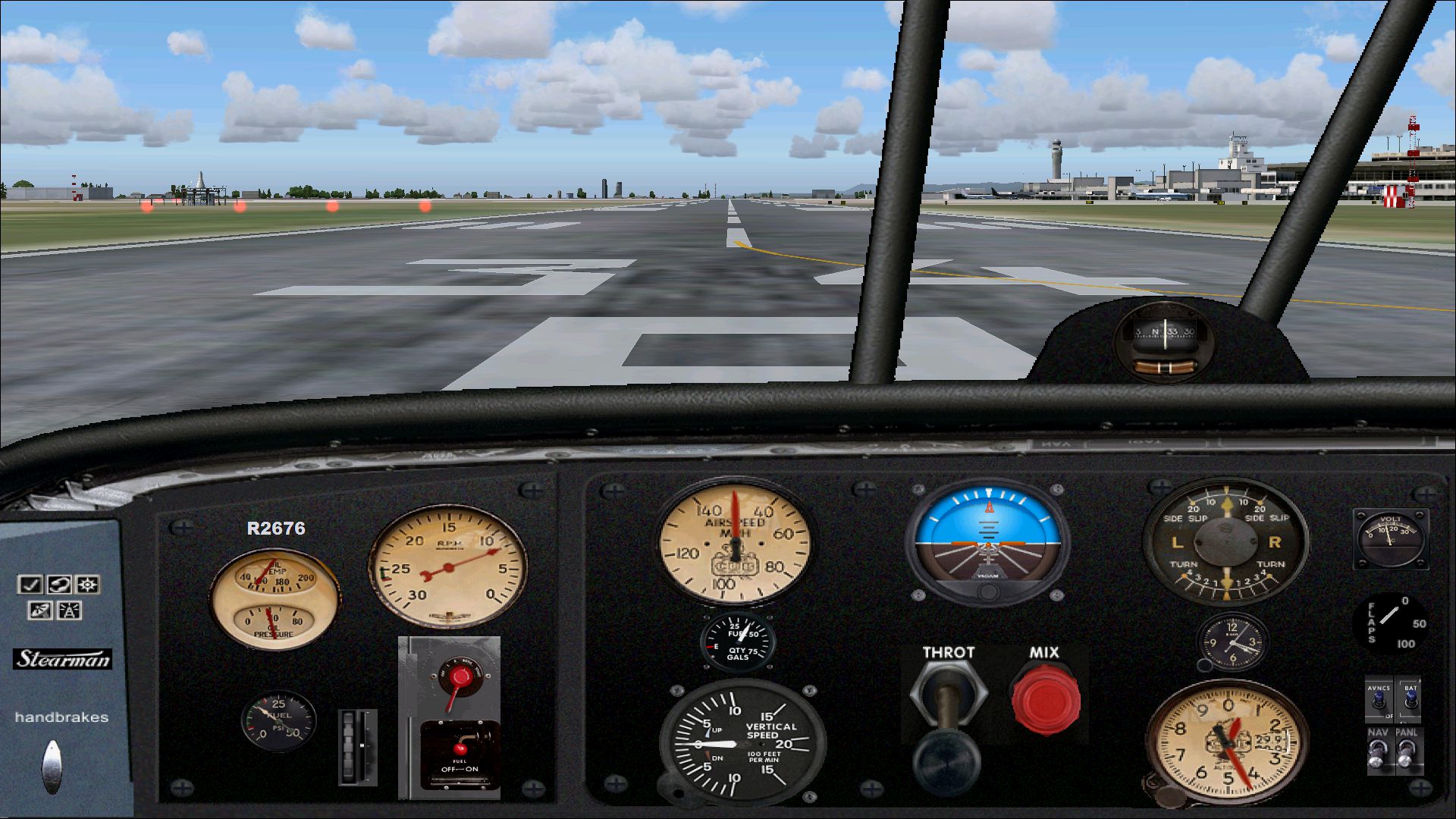Click the attitude indicator adjustment knob
This screenshot has height=819, width=1456.
point(987,591)
